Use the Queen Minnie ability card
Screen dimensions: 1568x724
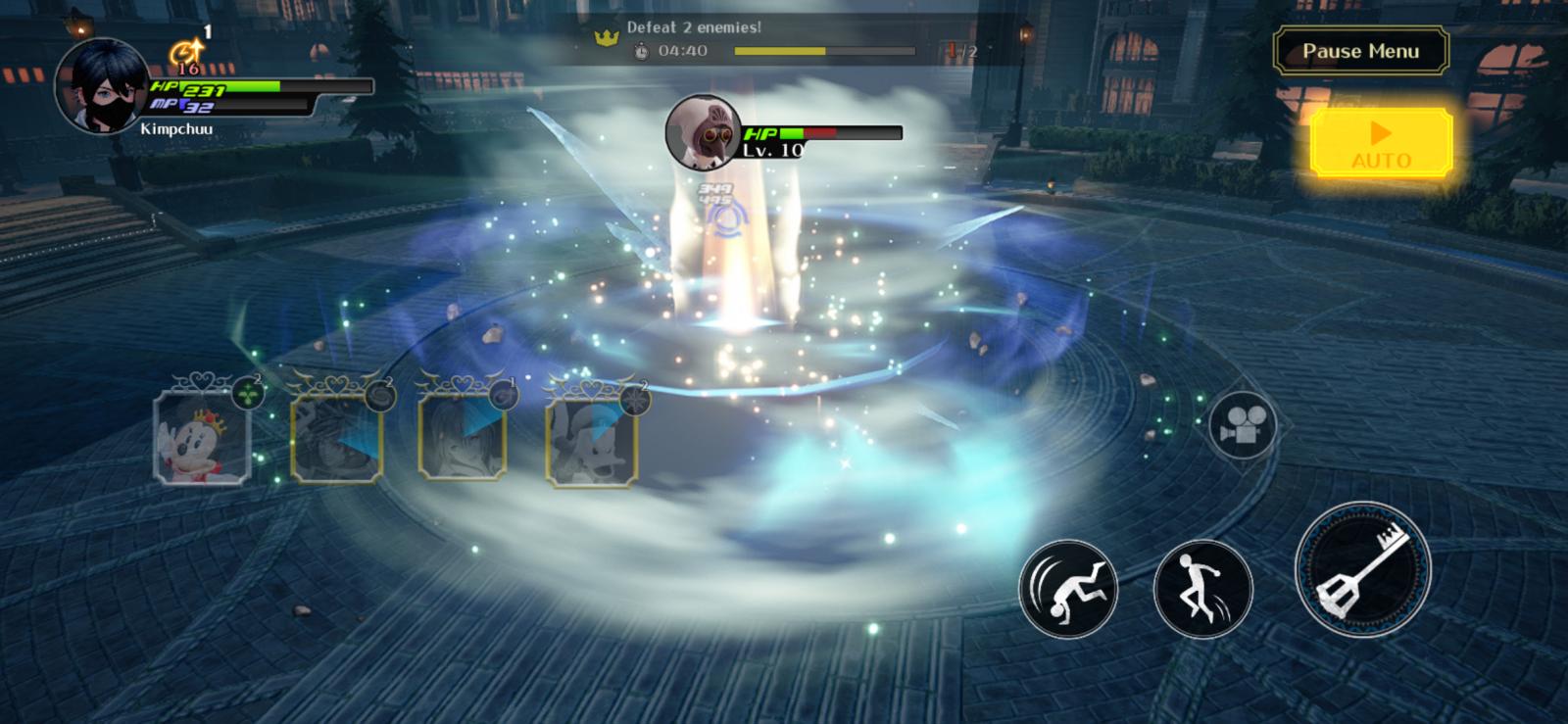click(x=202, y=436)
